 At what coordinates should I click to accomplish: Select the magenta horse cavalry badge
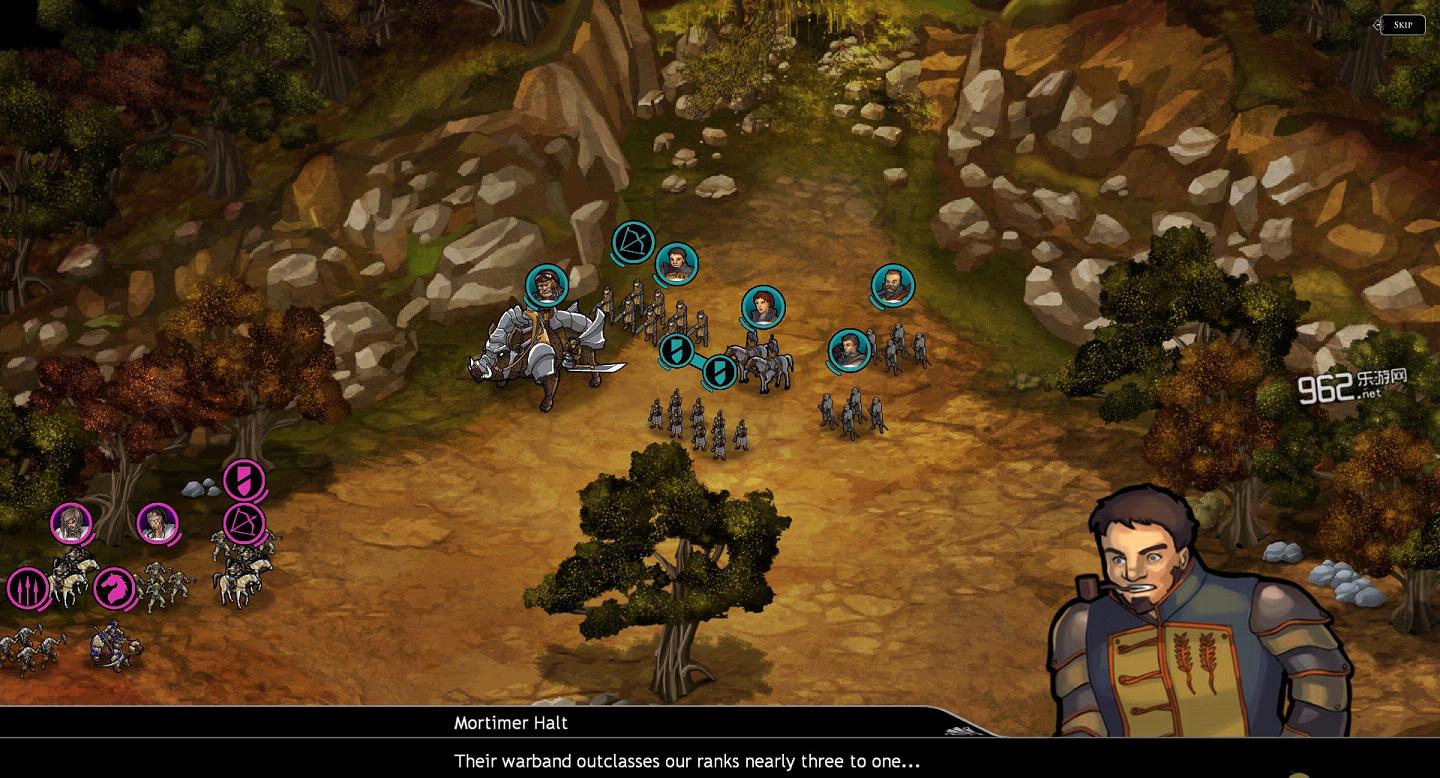tap(114, 588)
